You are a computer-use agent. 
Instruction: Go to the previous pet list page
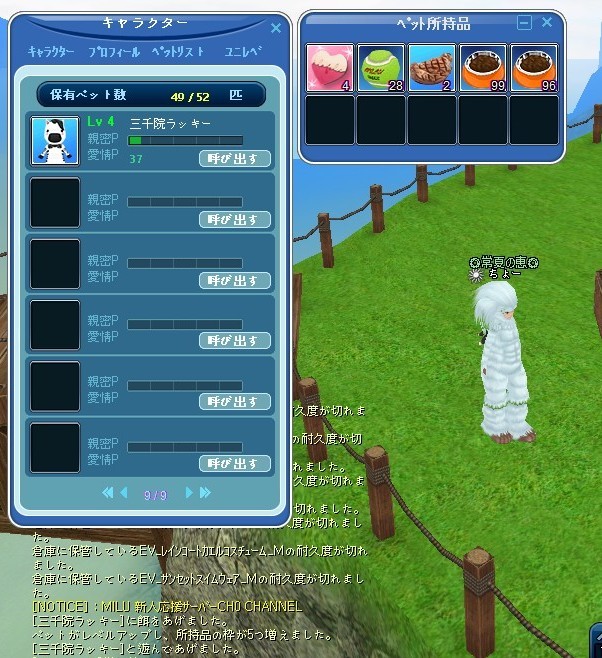124,492
